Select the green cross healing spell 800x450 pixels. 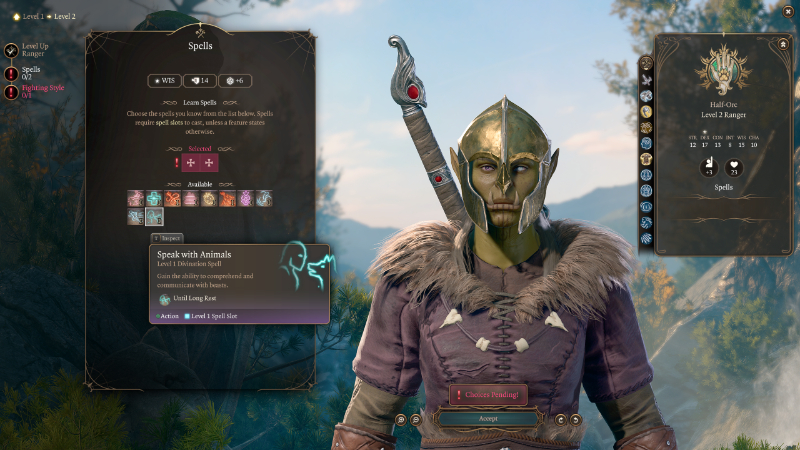154,199
